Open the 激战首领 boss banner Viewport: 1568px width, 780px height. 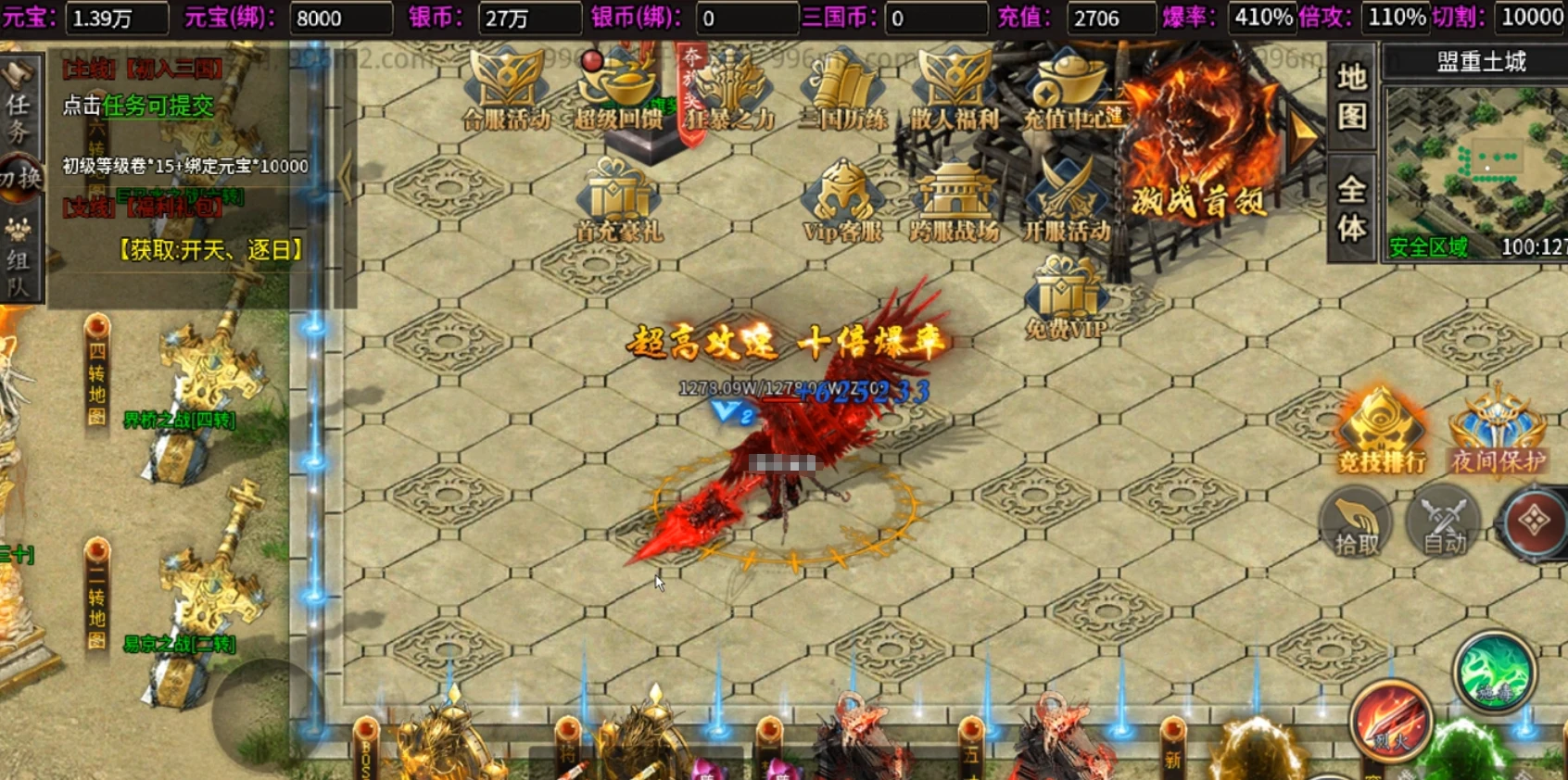(x=1198, y=148)
